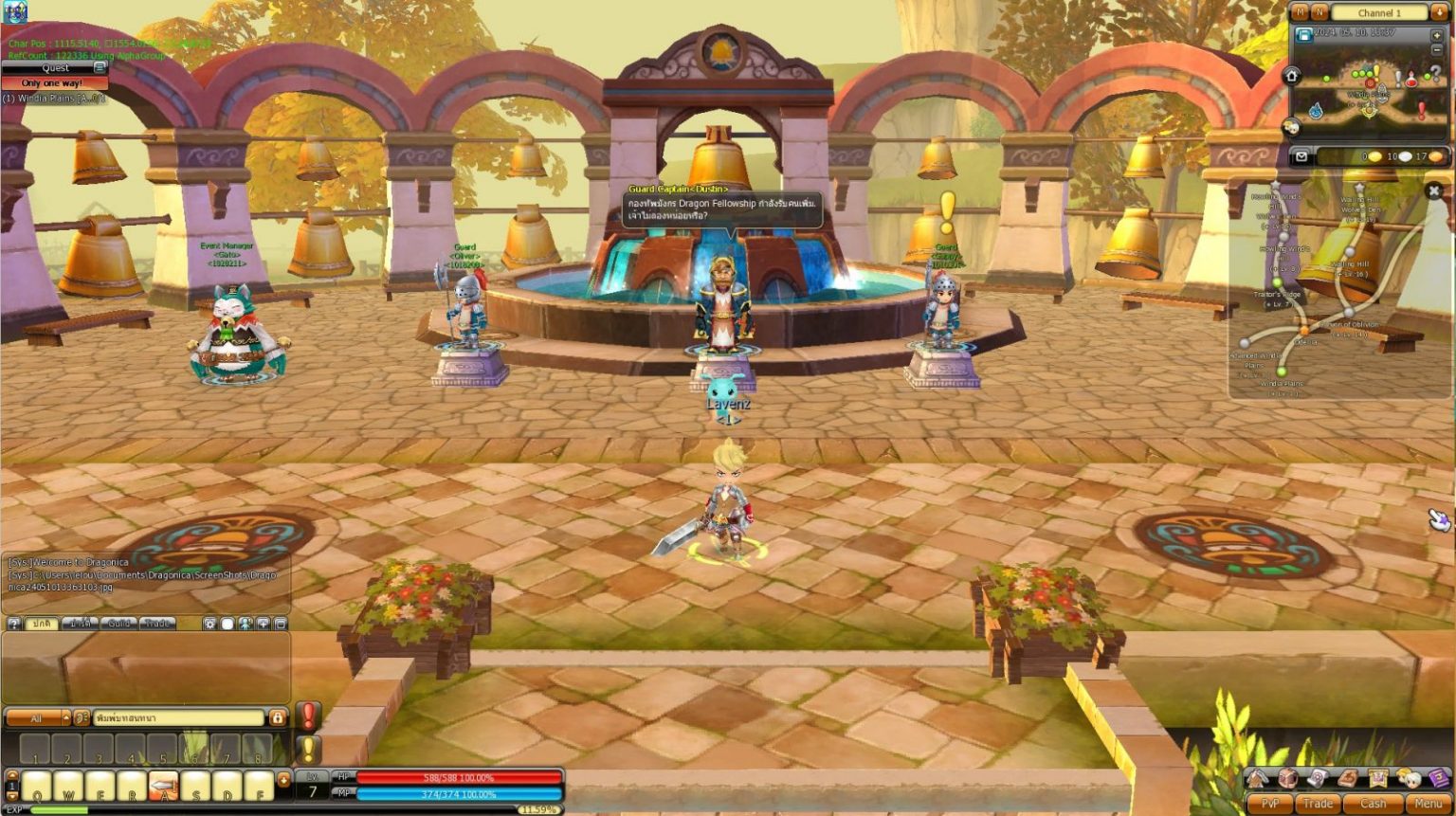
Task: Open the missions banner icon near Cash button
Action: [1378, 779]
